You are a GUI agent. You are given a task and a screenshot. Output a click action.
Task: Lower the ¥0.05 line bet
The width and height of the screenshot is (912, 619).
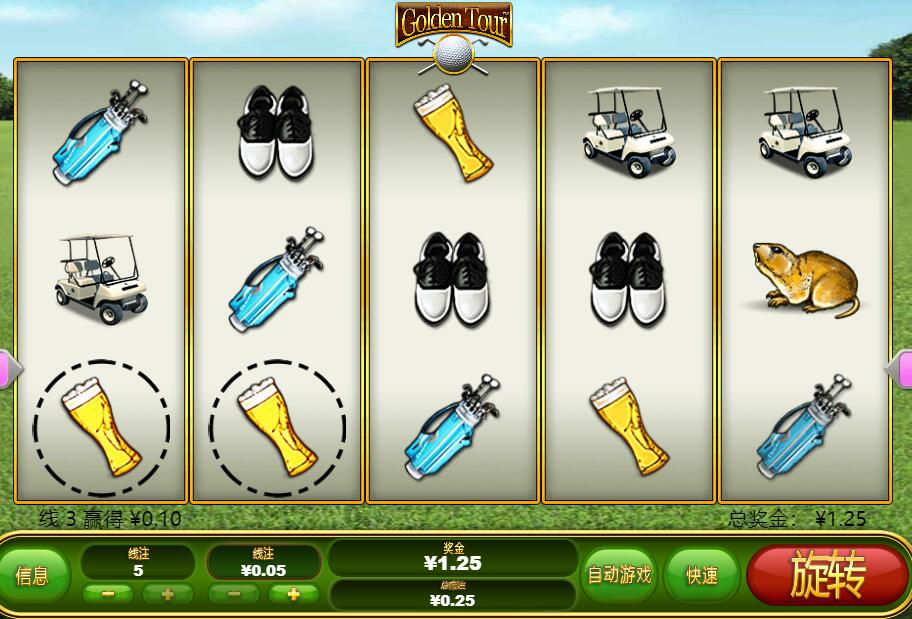pyautogui.click(x=234, y=594)
